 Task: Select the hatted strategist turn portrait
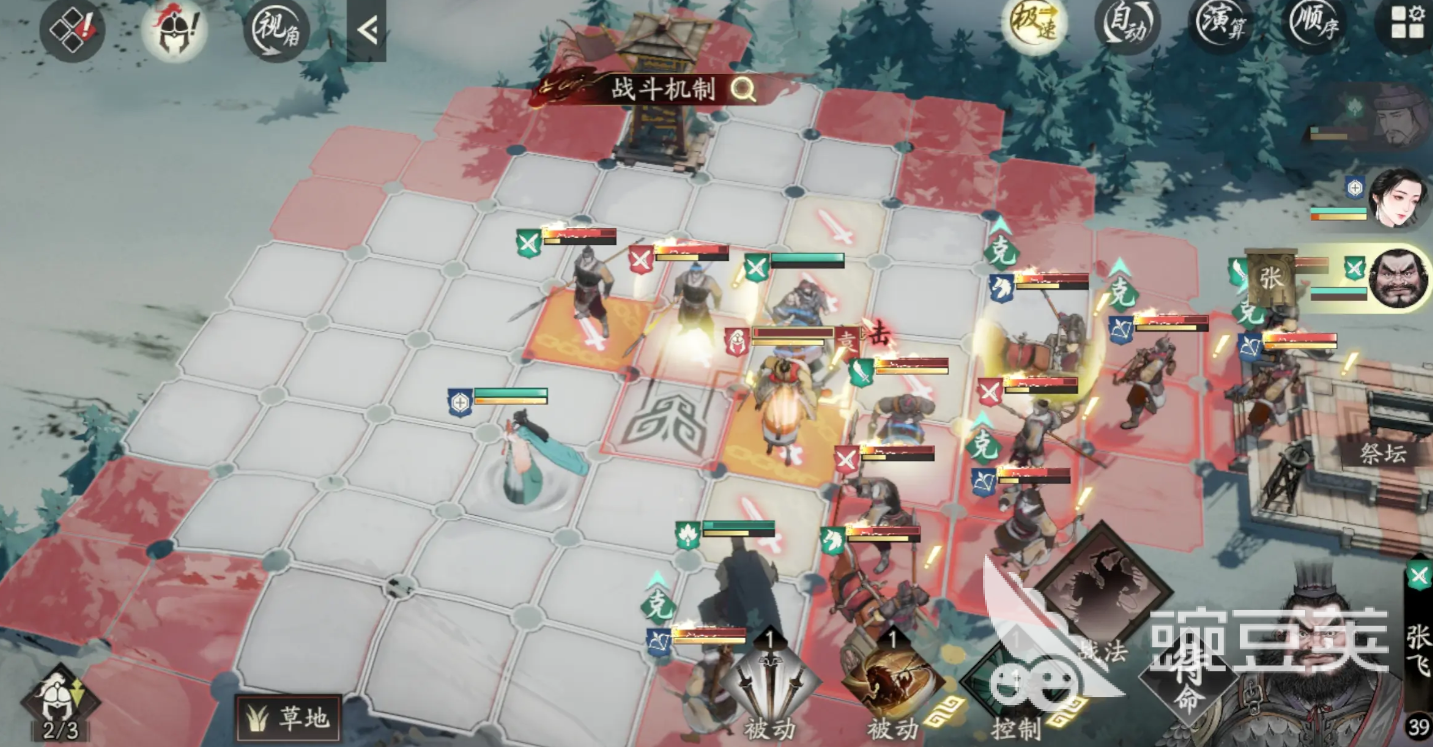click(x=1397, y=115)
